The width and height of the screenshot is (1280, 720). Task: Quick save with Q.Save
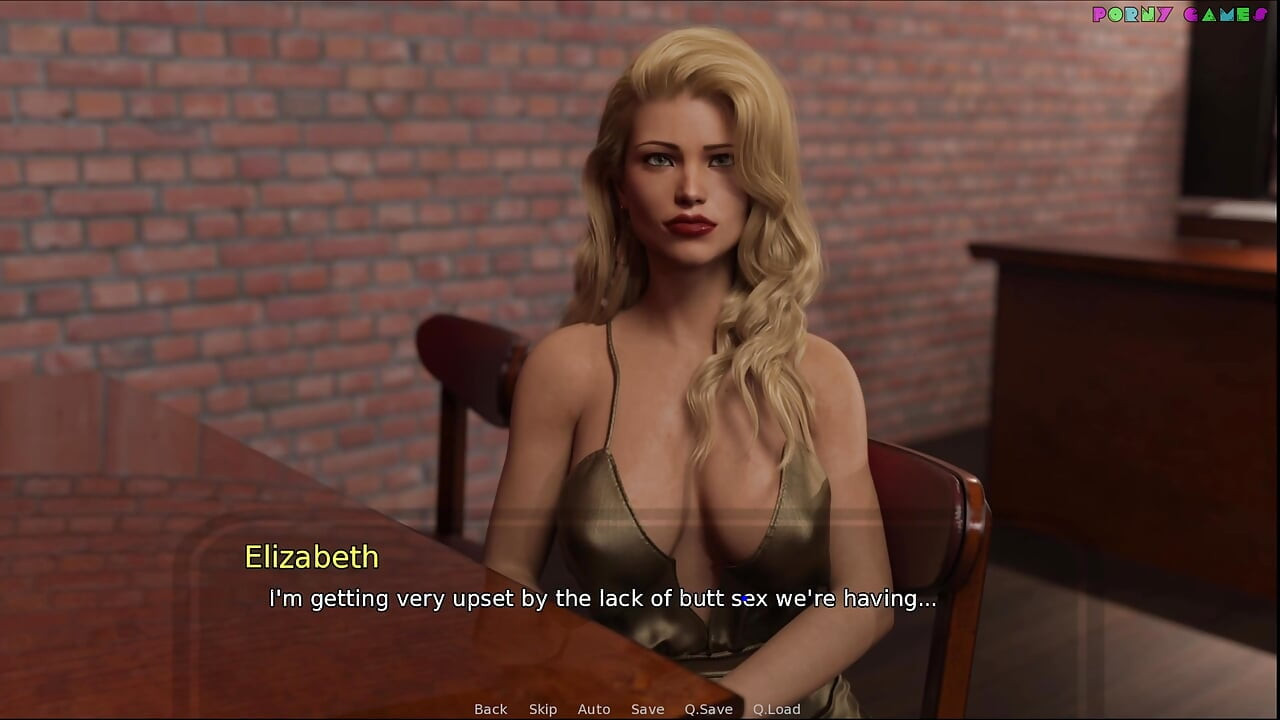click(708, 709)
